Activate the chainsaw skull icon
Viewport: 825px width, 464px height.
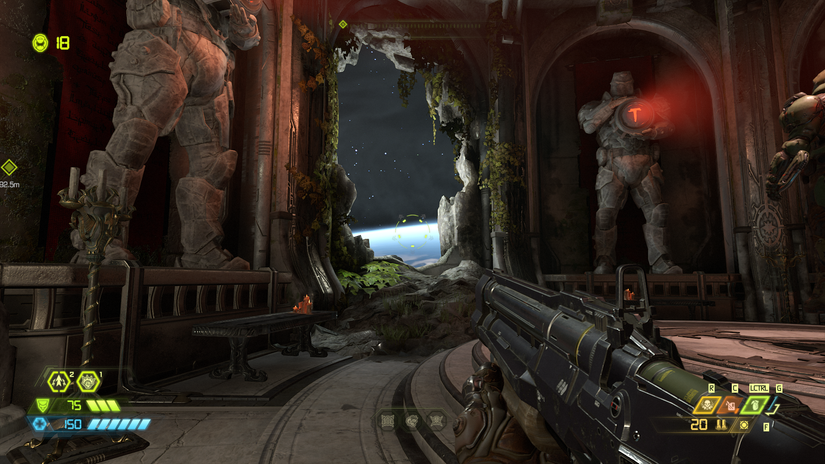[x=710, y=405]
